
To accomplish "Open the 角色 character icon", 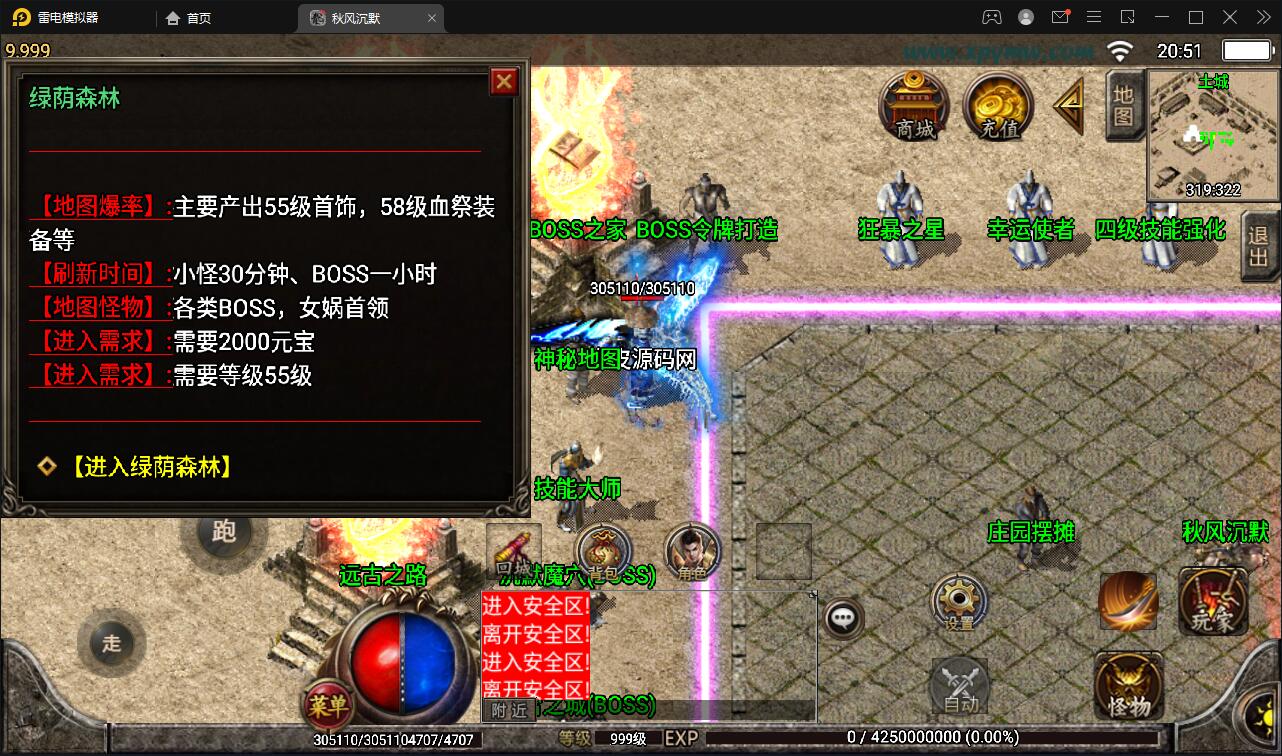I will (x=691, y=551).
